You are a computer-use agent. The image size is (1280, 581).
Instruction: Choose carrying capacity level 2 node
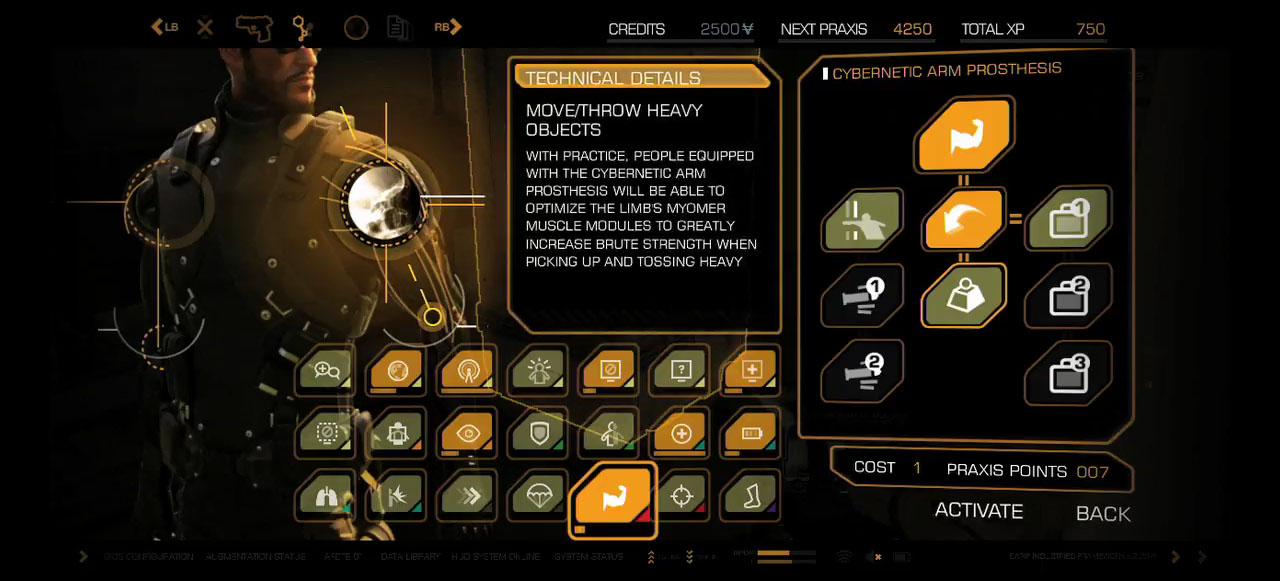1068,295
